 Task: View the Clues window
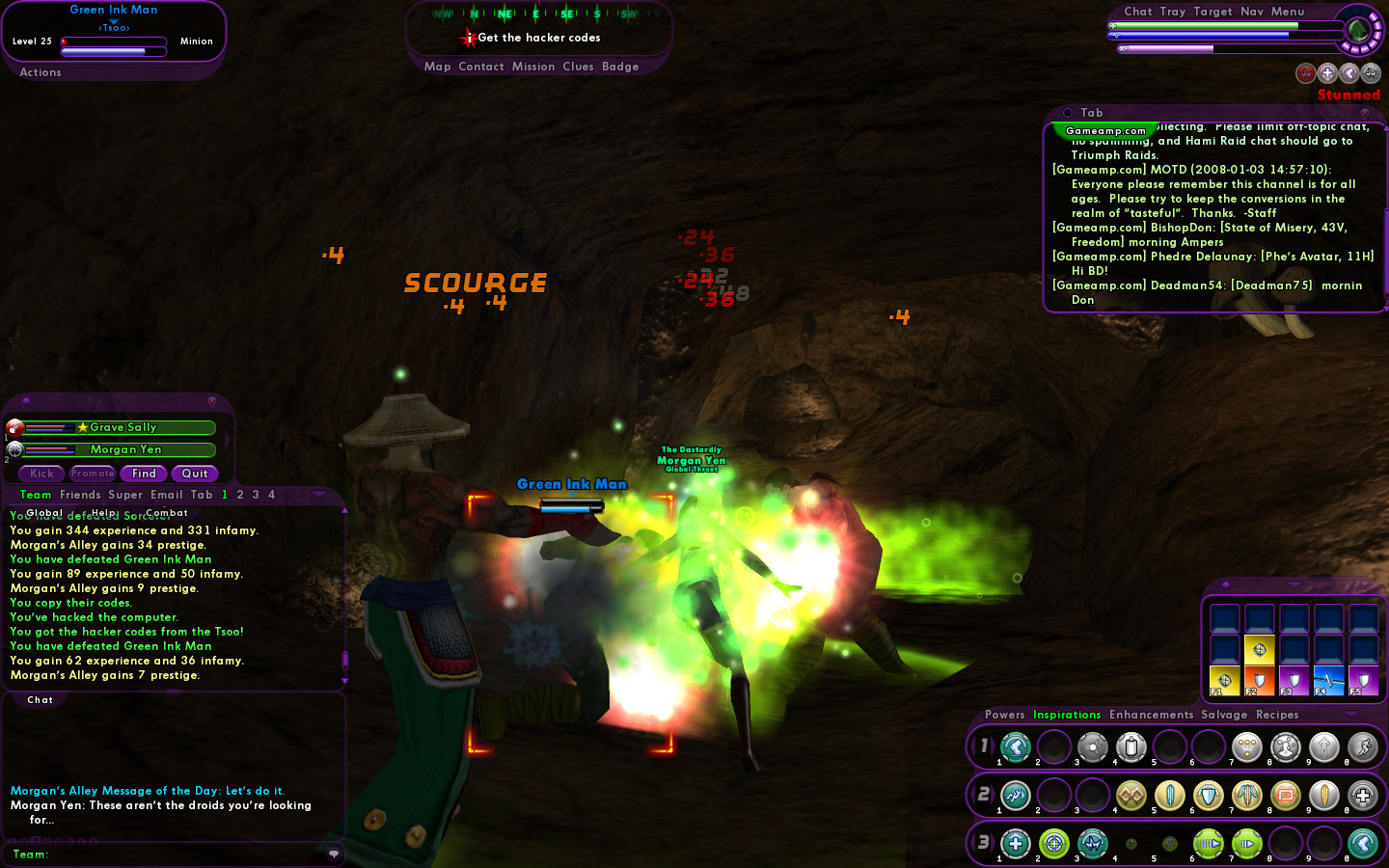pos(578,67)
